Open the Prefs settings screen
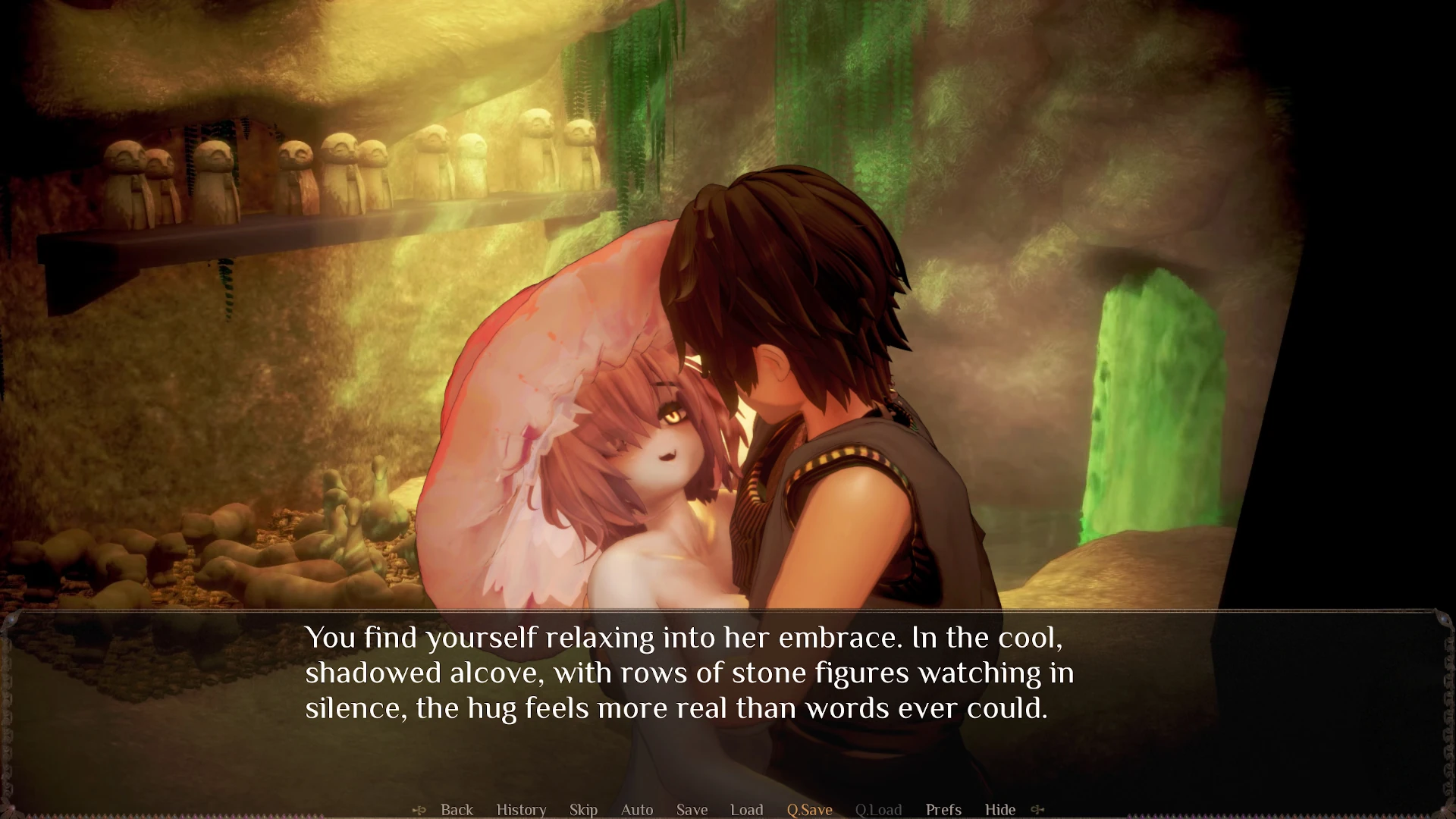The width and height of the screenshot is (1456, 819). pos(943,810)
